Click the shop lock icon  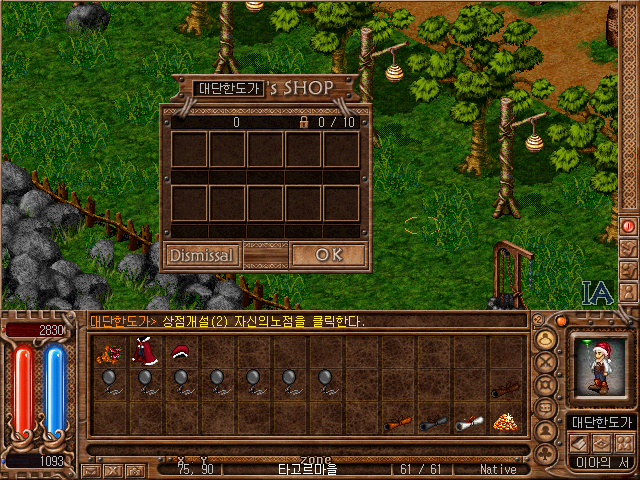303,122
